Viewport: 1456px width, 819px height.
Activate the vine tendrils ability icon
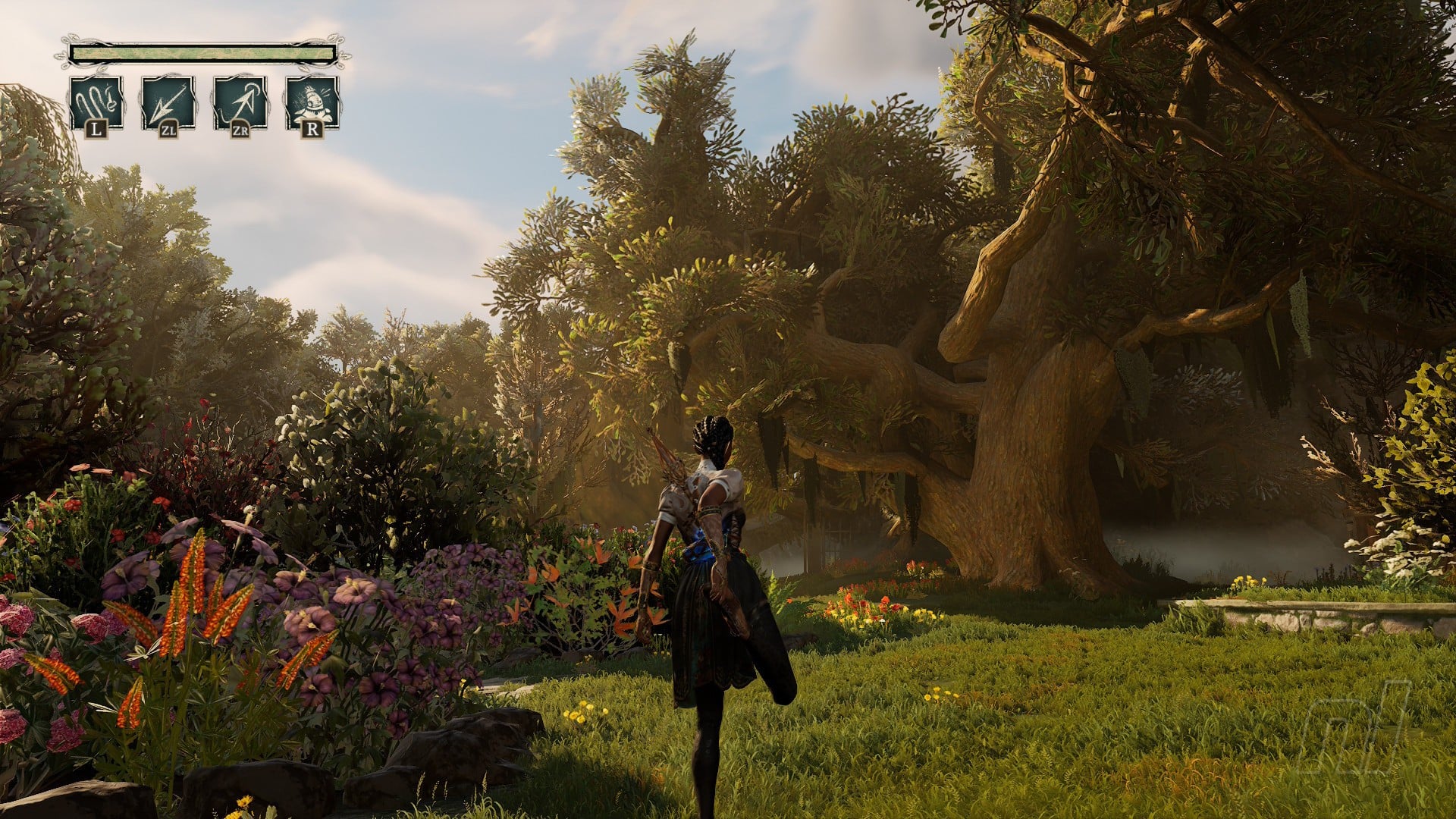[96, 102]
